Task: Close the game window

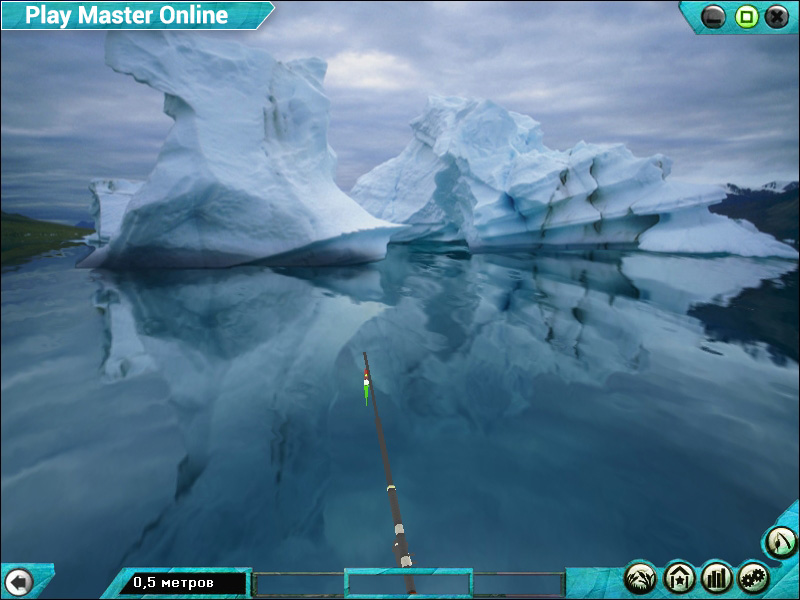Action: click(777, 16)
